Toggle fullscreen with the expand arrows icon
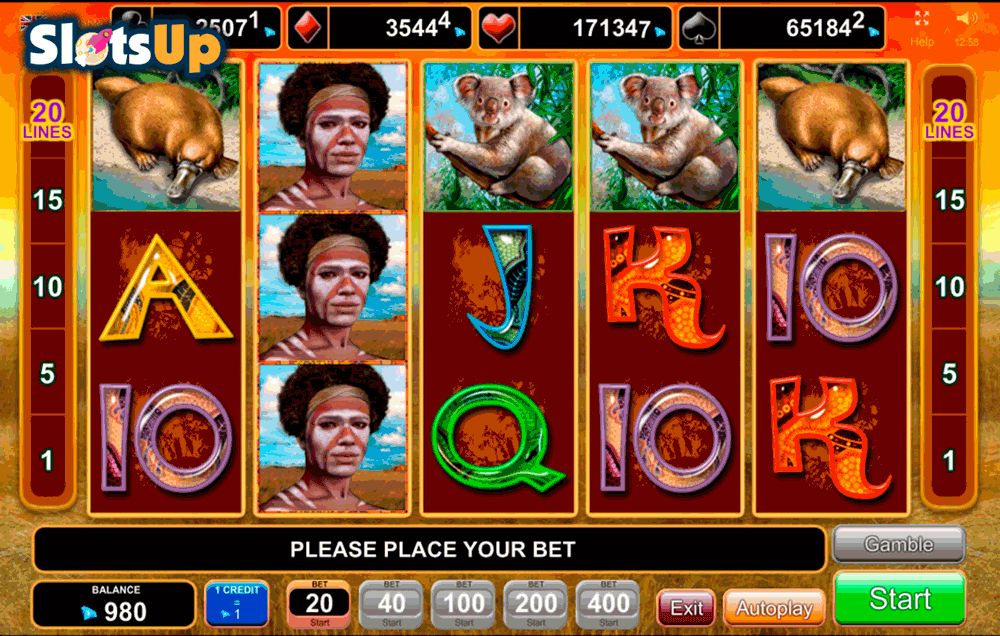 pos(922,19)
